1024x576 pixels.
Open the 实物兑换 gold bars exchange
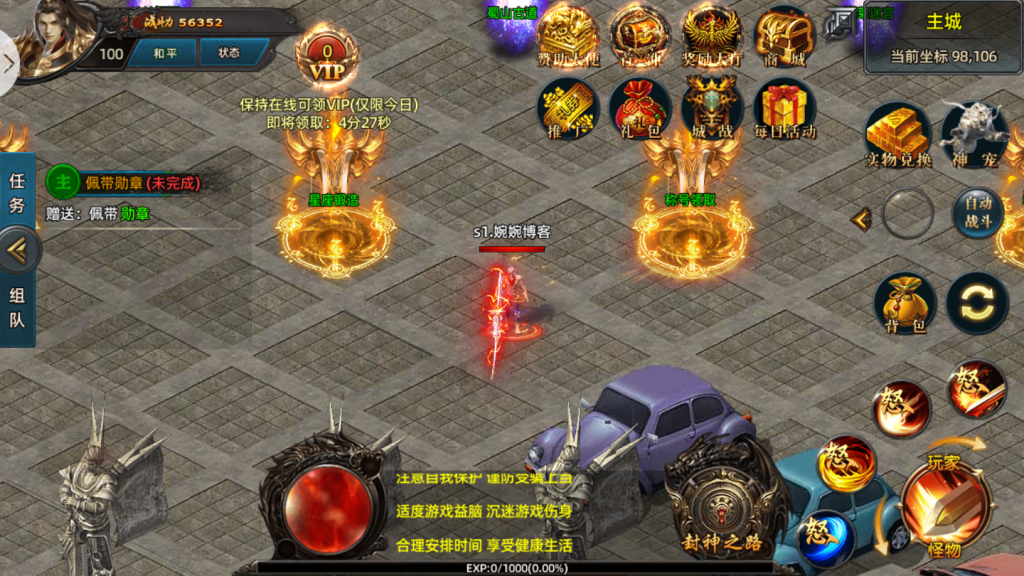tap(897, 135)
